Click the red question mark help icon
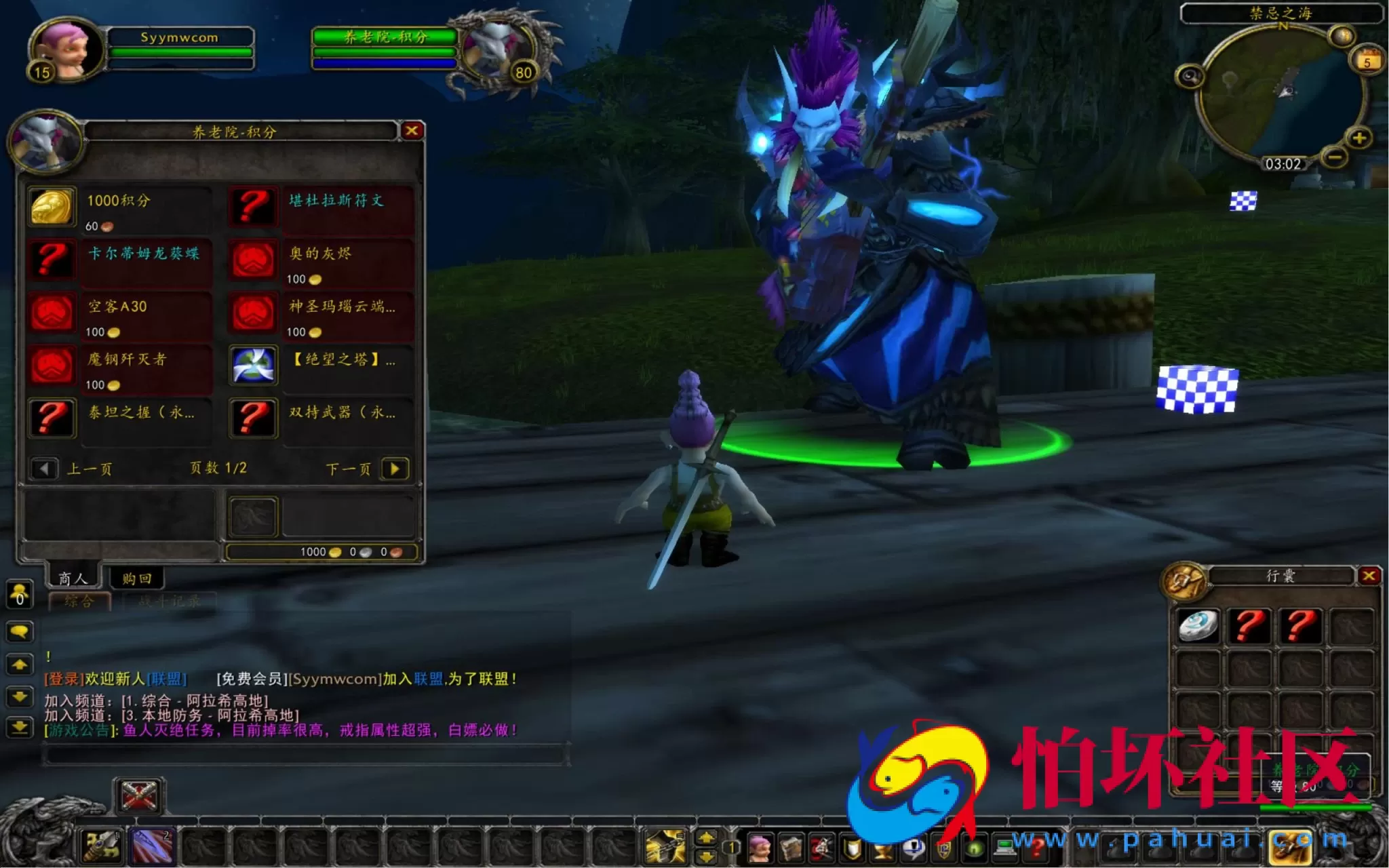 1036,848
